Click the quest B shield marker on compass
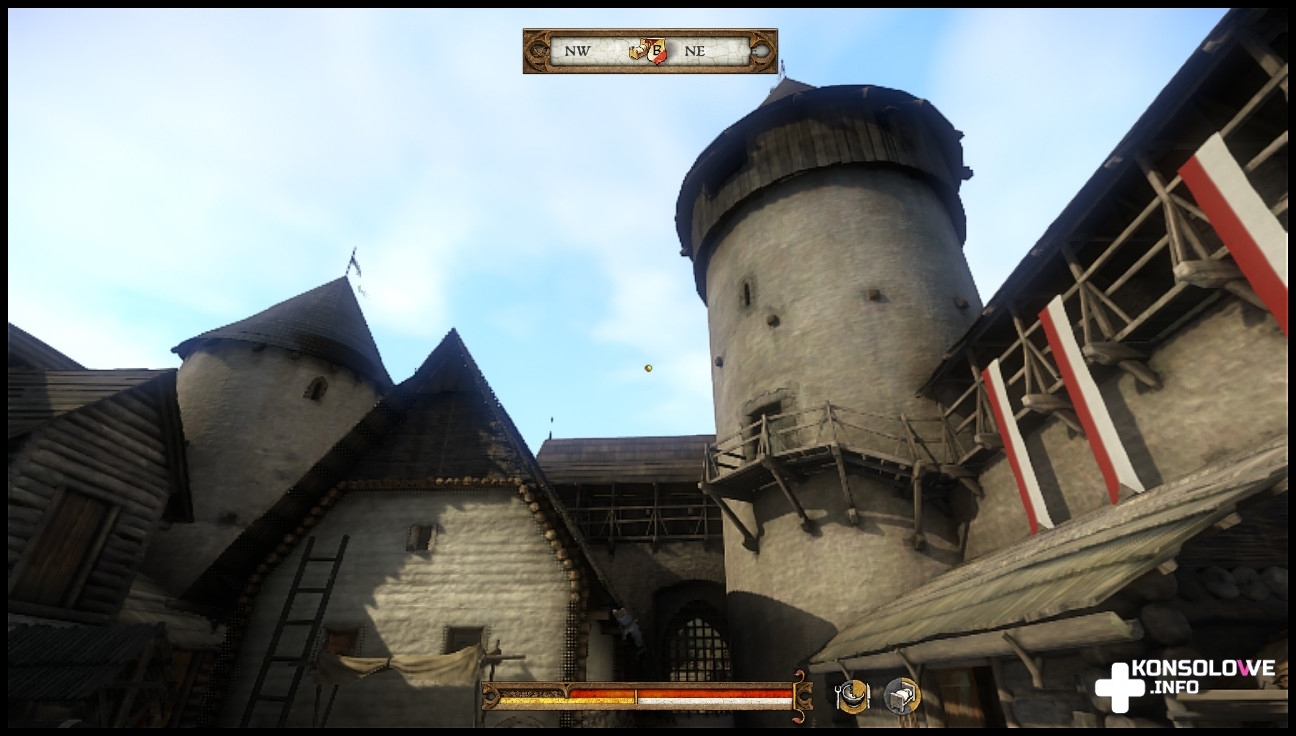This screenshot has width=1296, height=736. click(x=656, y=51)
